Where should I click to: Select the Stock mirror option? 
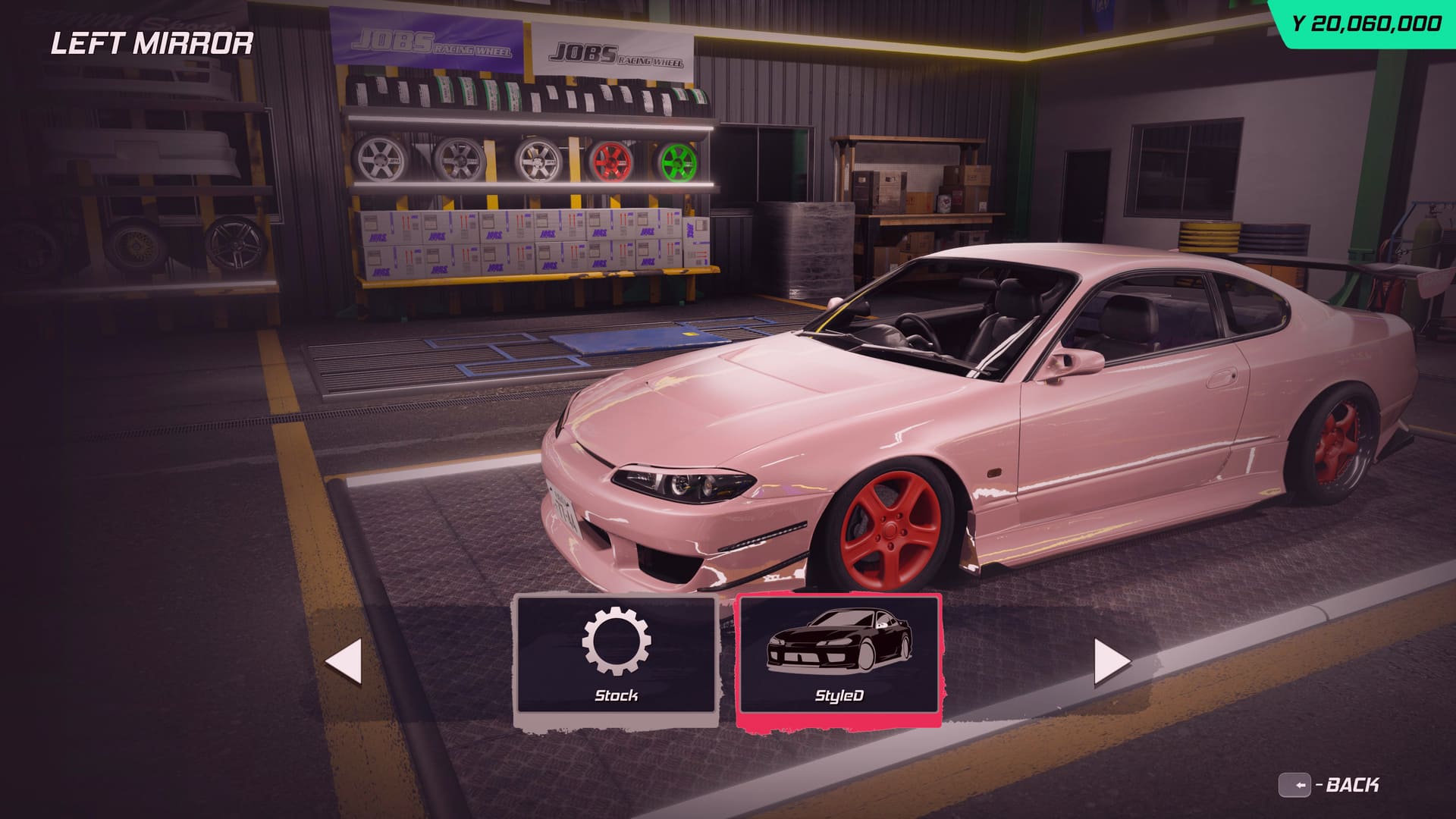point(615,657)
